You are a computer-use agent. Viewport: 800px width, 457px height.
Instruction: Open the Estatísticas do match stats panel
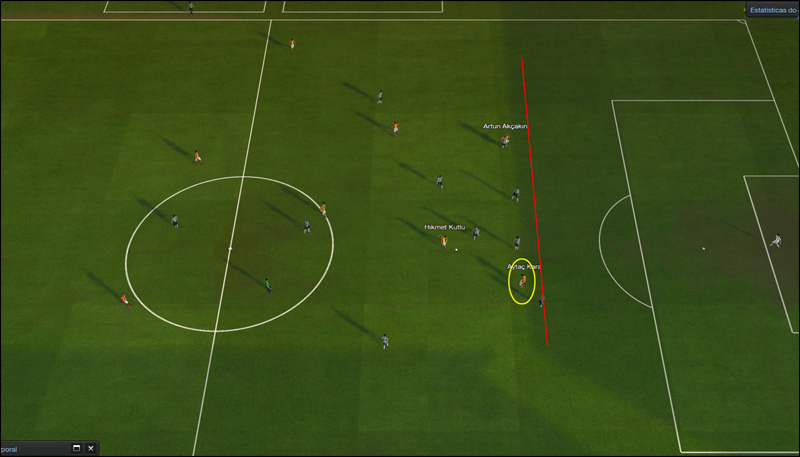click(773, 10)
